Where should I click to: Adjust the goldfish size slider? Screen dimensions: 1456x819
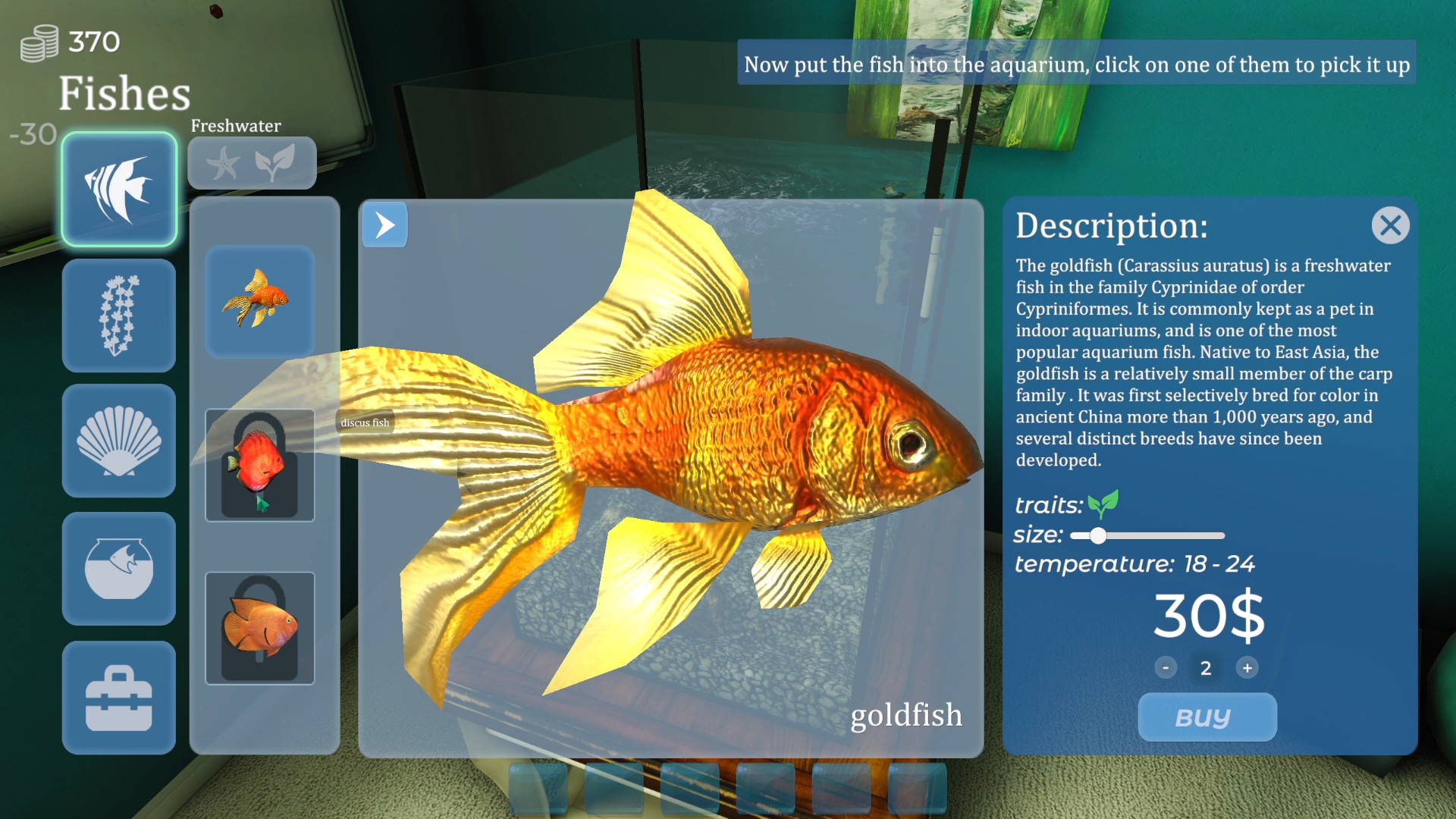pyautogui.click(x=1099, y=535)
